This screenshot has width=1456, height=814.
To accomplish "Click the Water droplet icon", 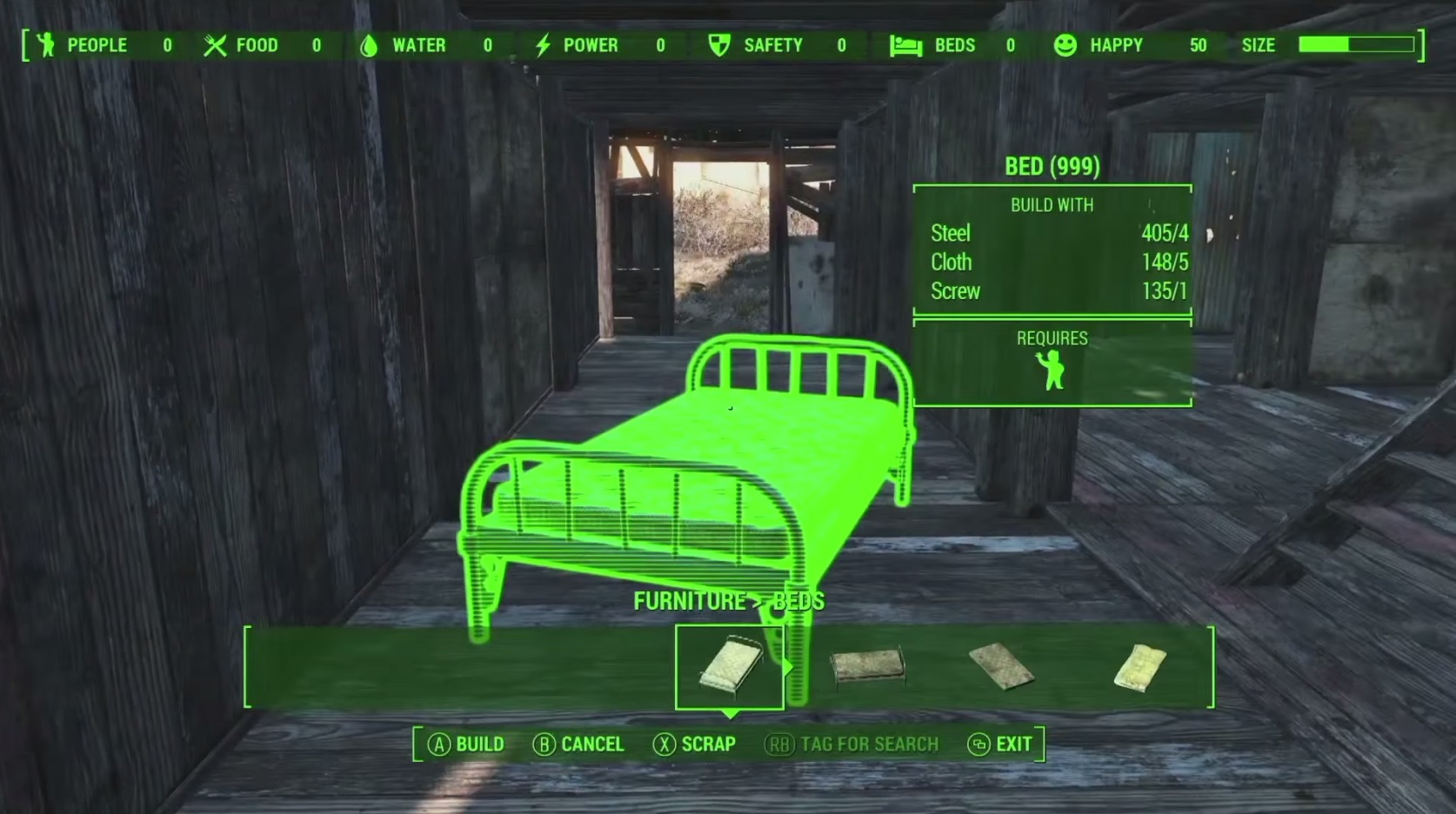I will pos(369,45).
